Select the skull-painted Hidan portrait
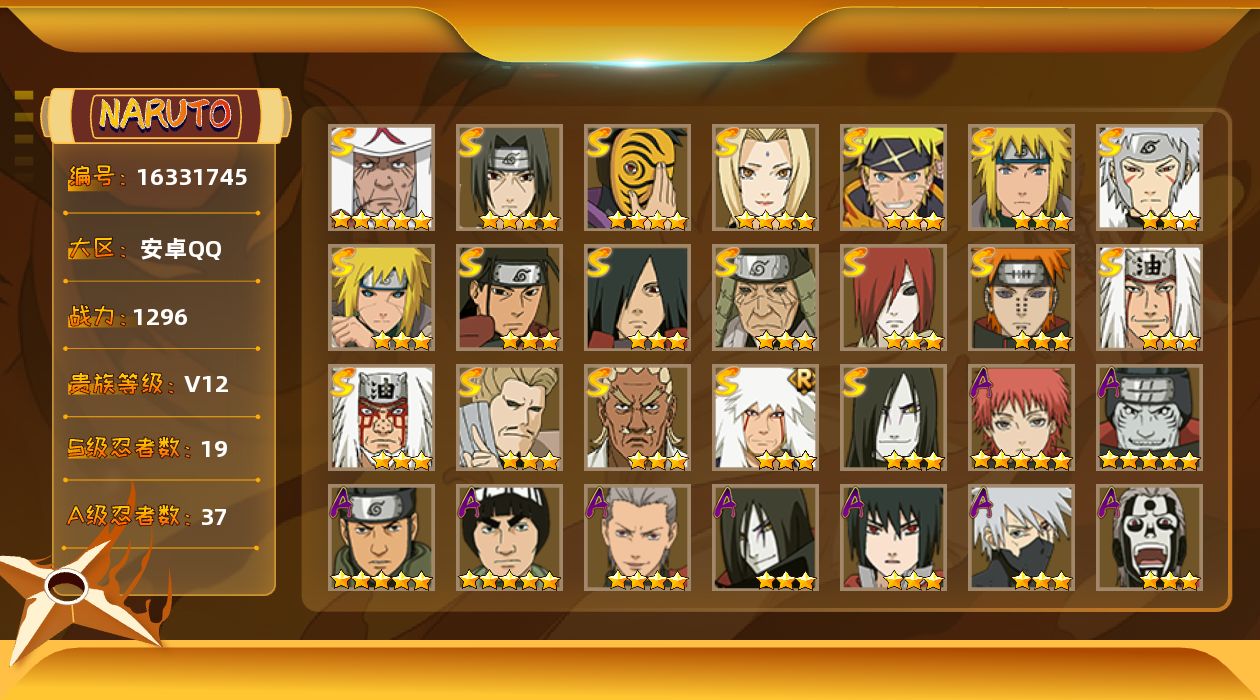 [1149, 537]
